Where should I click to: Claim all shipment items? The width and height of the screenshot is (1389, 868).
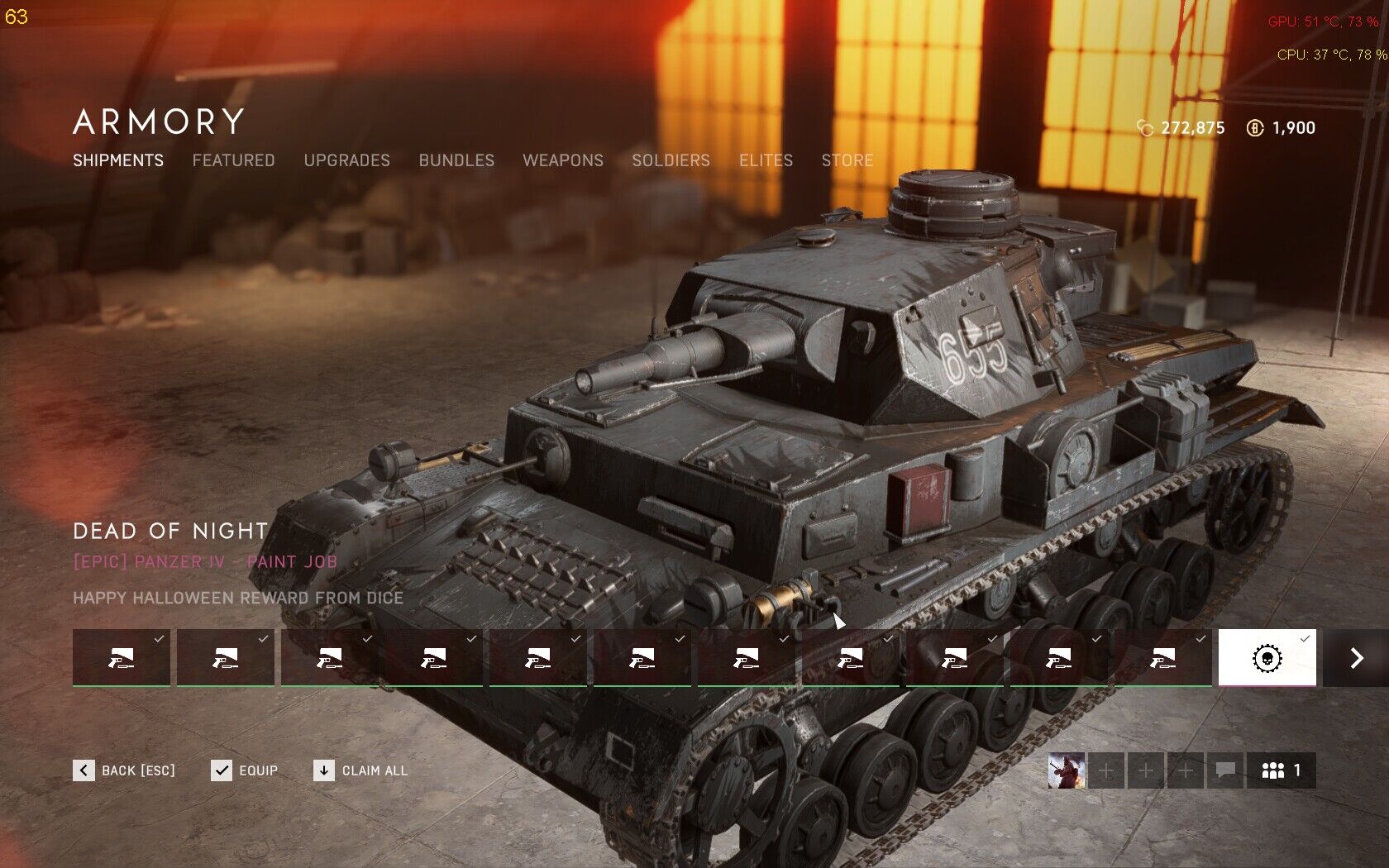[360, 770]
